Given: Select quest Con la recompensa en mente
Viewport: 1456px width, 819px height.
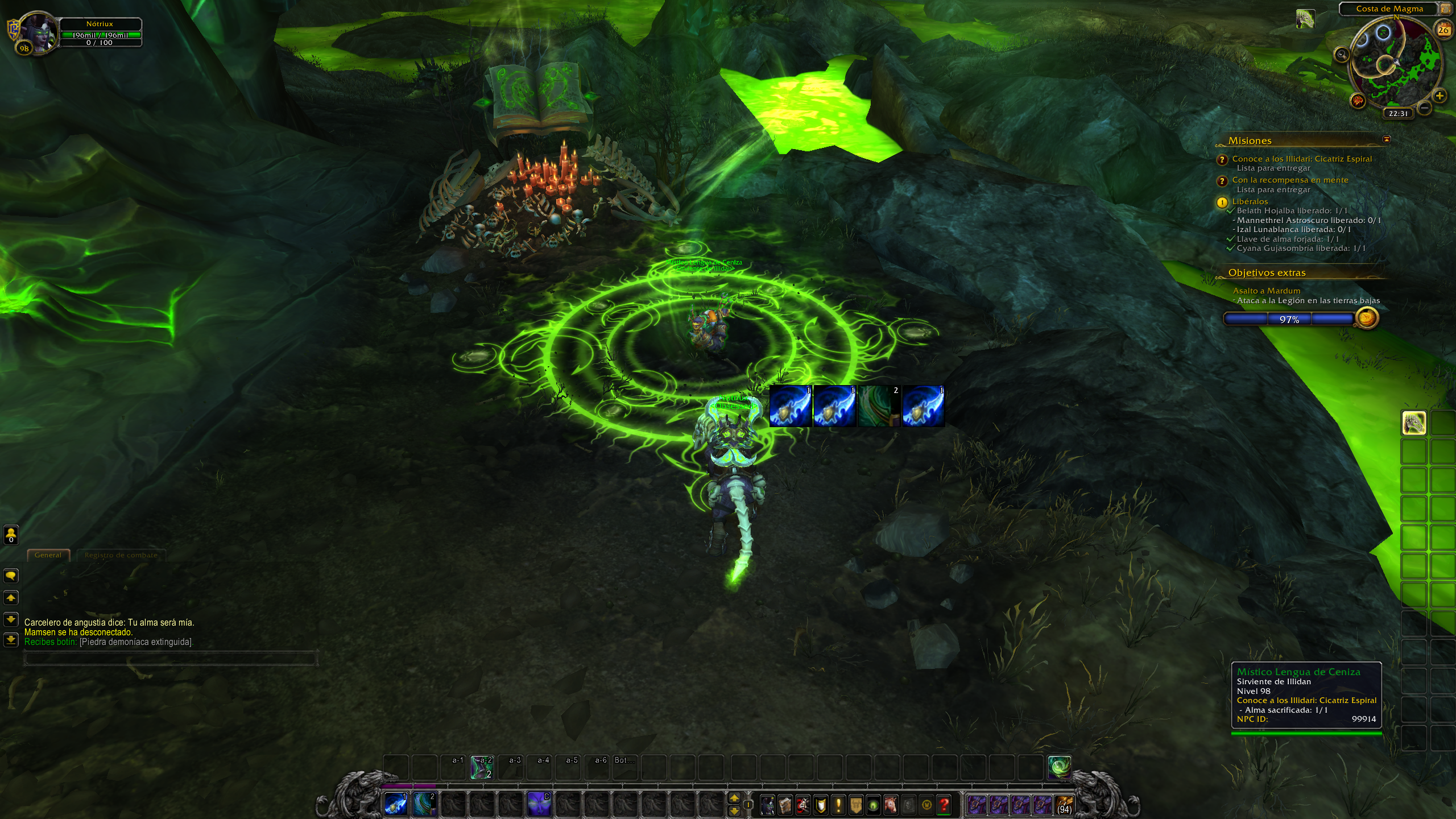Looking at the screenshot, I should [x=1290, y=180].
